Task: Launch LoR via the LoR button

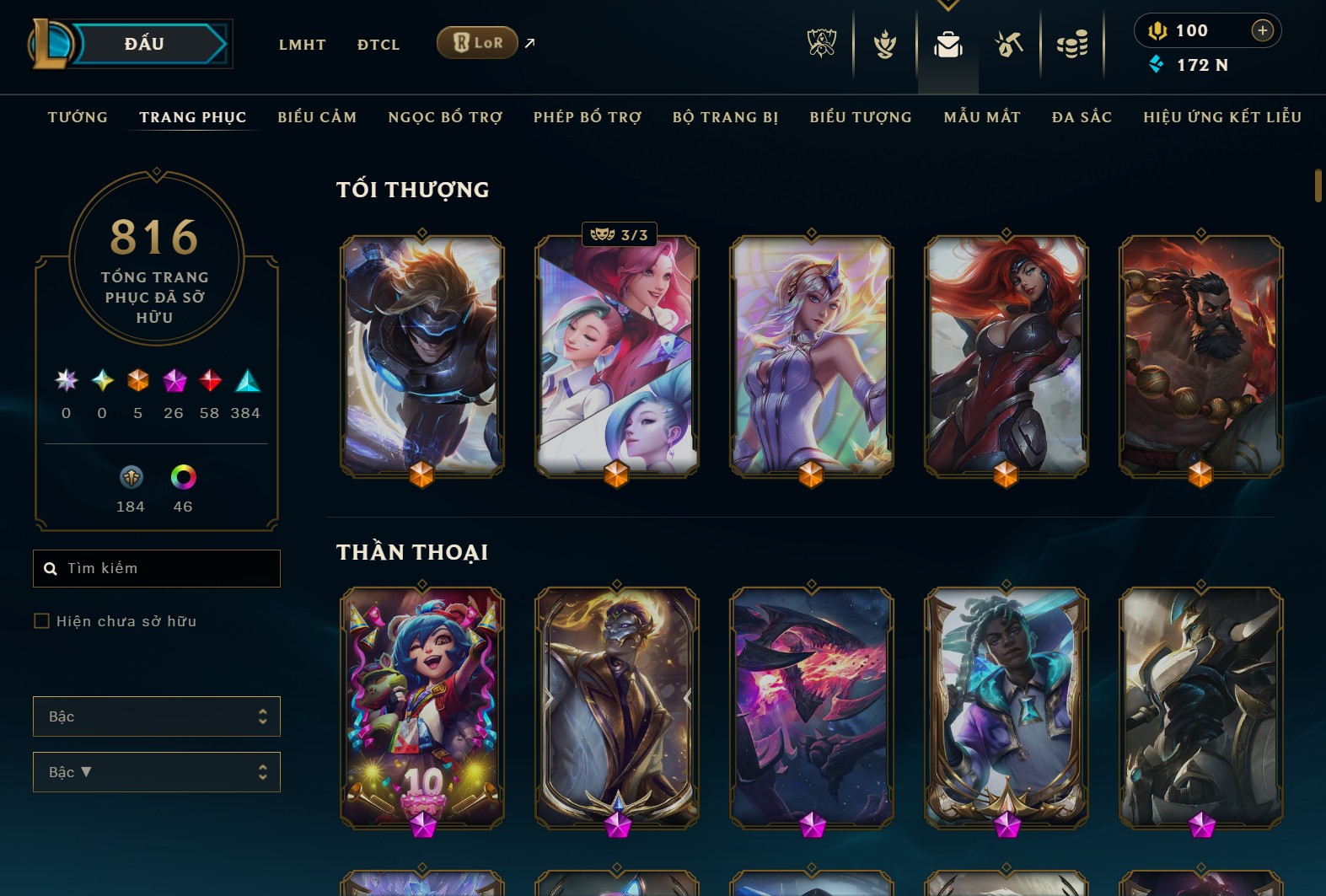Action: point(477,41)
